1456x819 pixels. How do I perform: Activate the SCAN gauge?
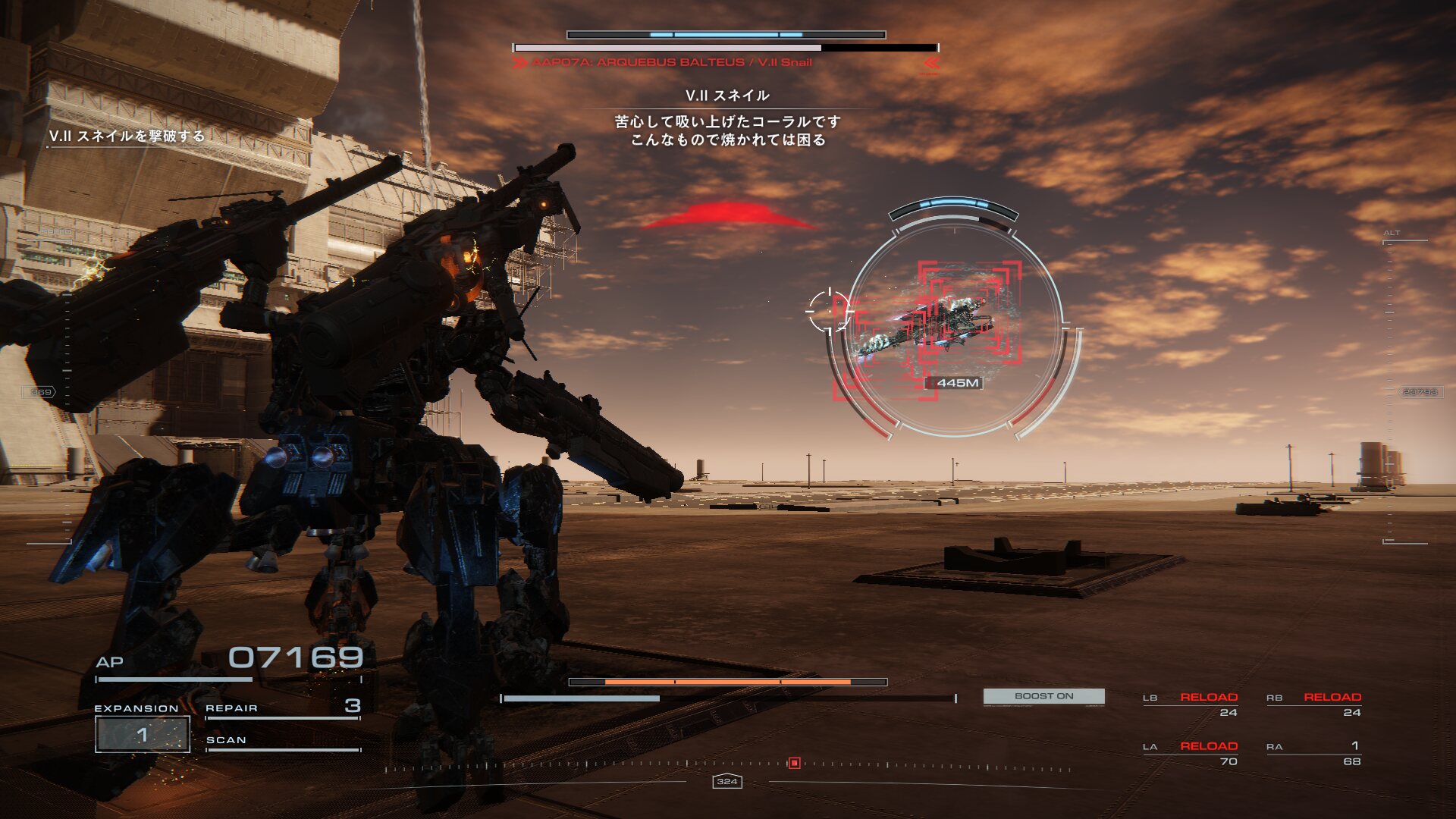[x=282, y=742]
